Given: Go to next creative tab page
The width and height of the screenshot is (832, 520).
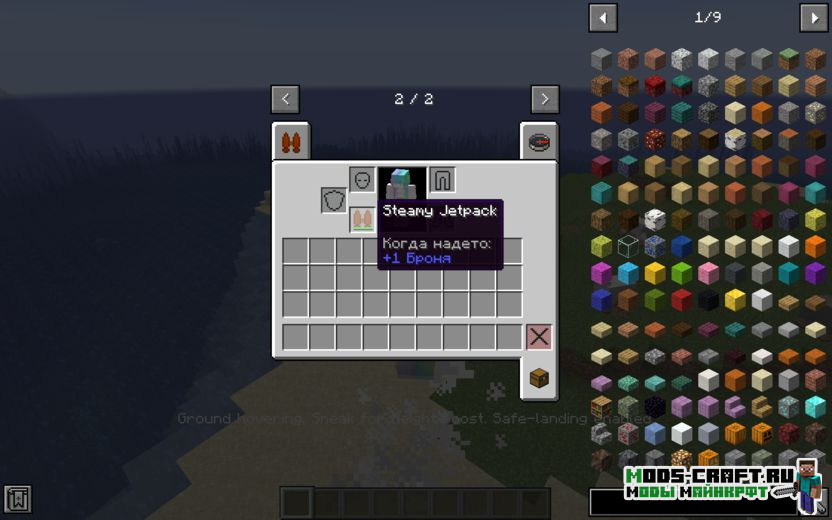Looking at the screenshot, I should click(545, 99).
